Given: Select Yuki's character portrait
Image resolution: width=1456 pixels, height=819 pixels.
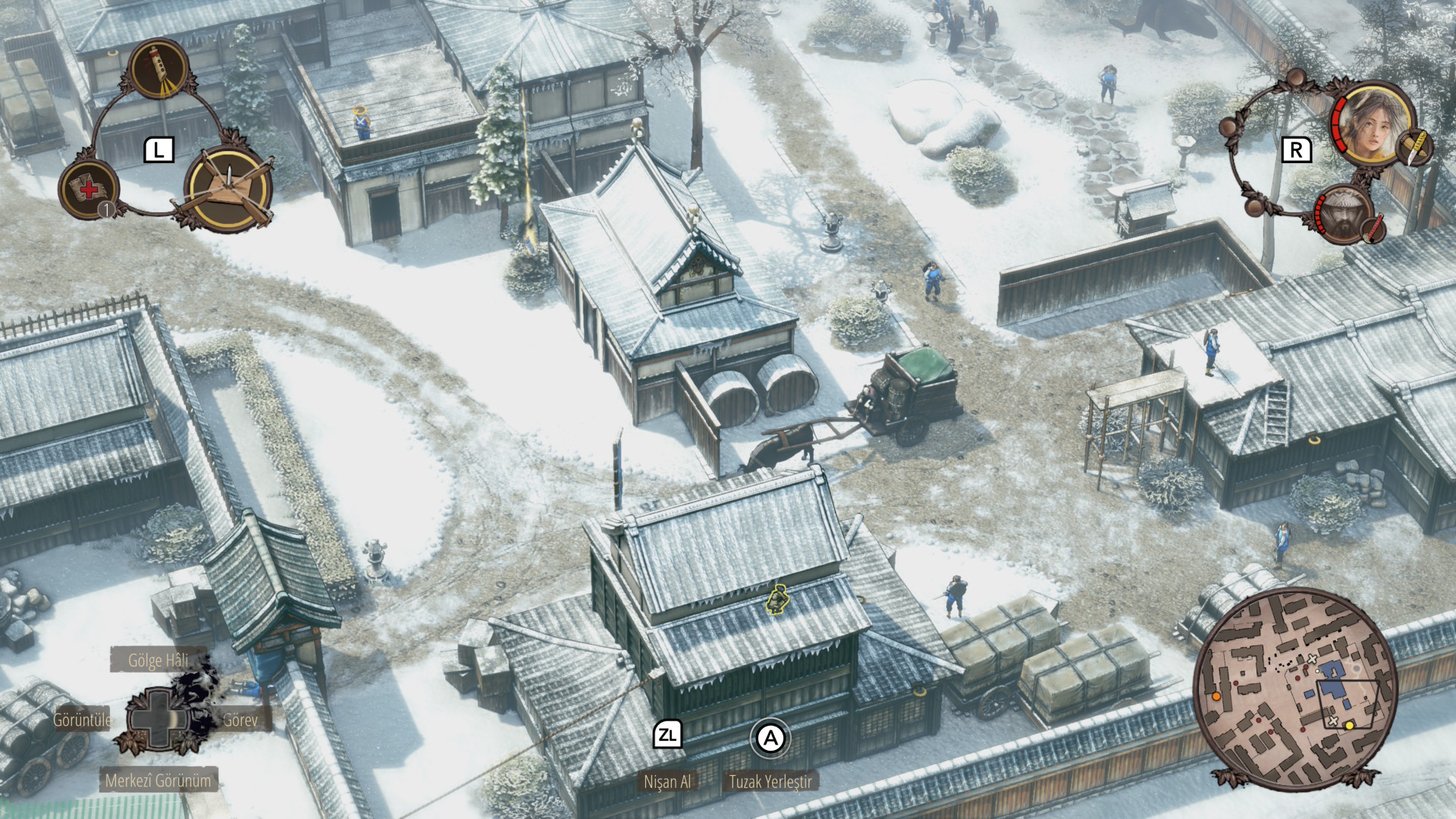Looking at the screenshot, I should 1370,121.
